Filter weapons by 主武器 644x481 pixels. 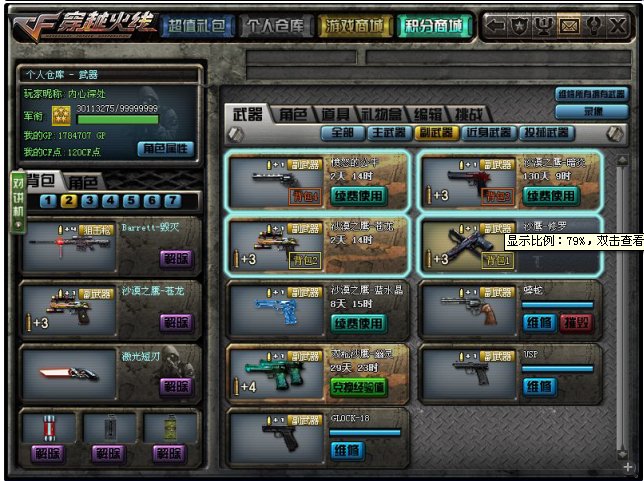click(388, 132)
